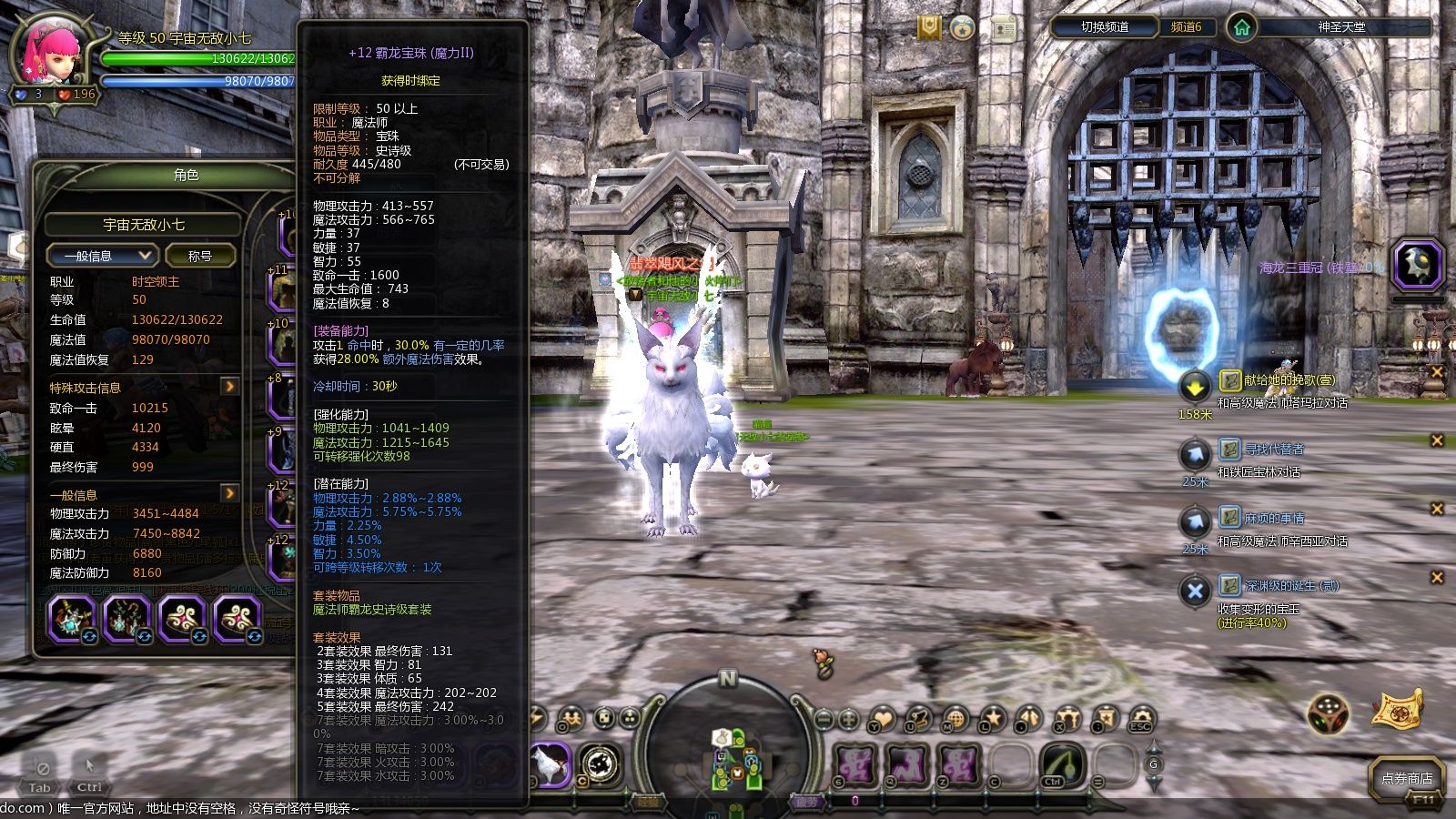Click the dice icon
This screenshot has height=819, width=1456.
point(1328,714)
